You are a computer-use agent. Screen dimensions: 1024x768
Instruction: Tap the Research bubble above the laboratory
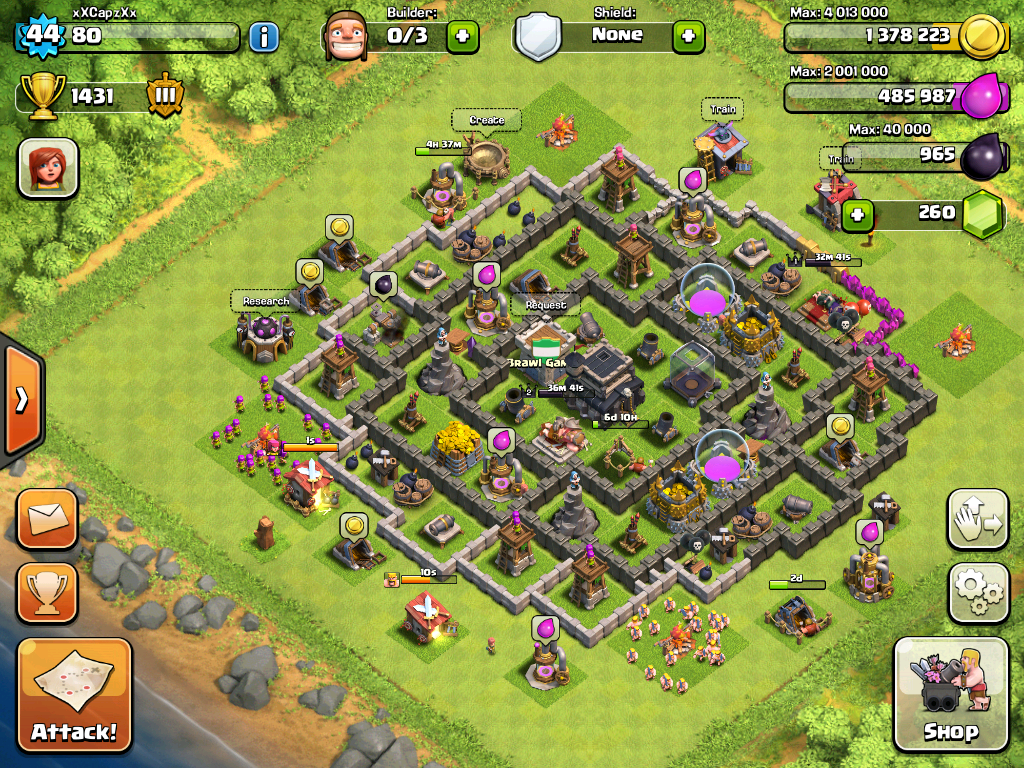265,301
